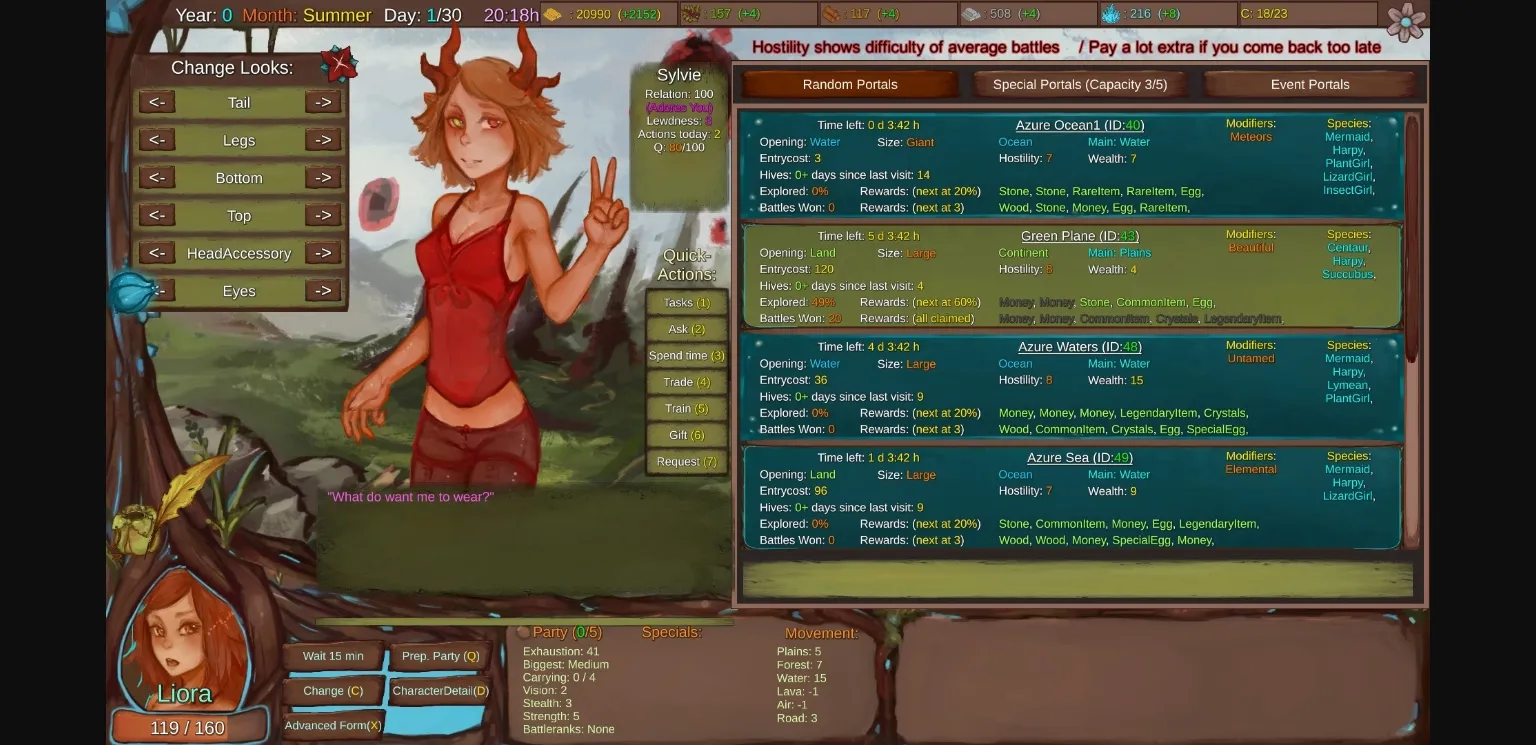1536x745 pixels.
Task: Click the Gift quick action
Action: click(x=686, y=434)
